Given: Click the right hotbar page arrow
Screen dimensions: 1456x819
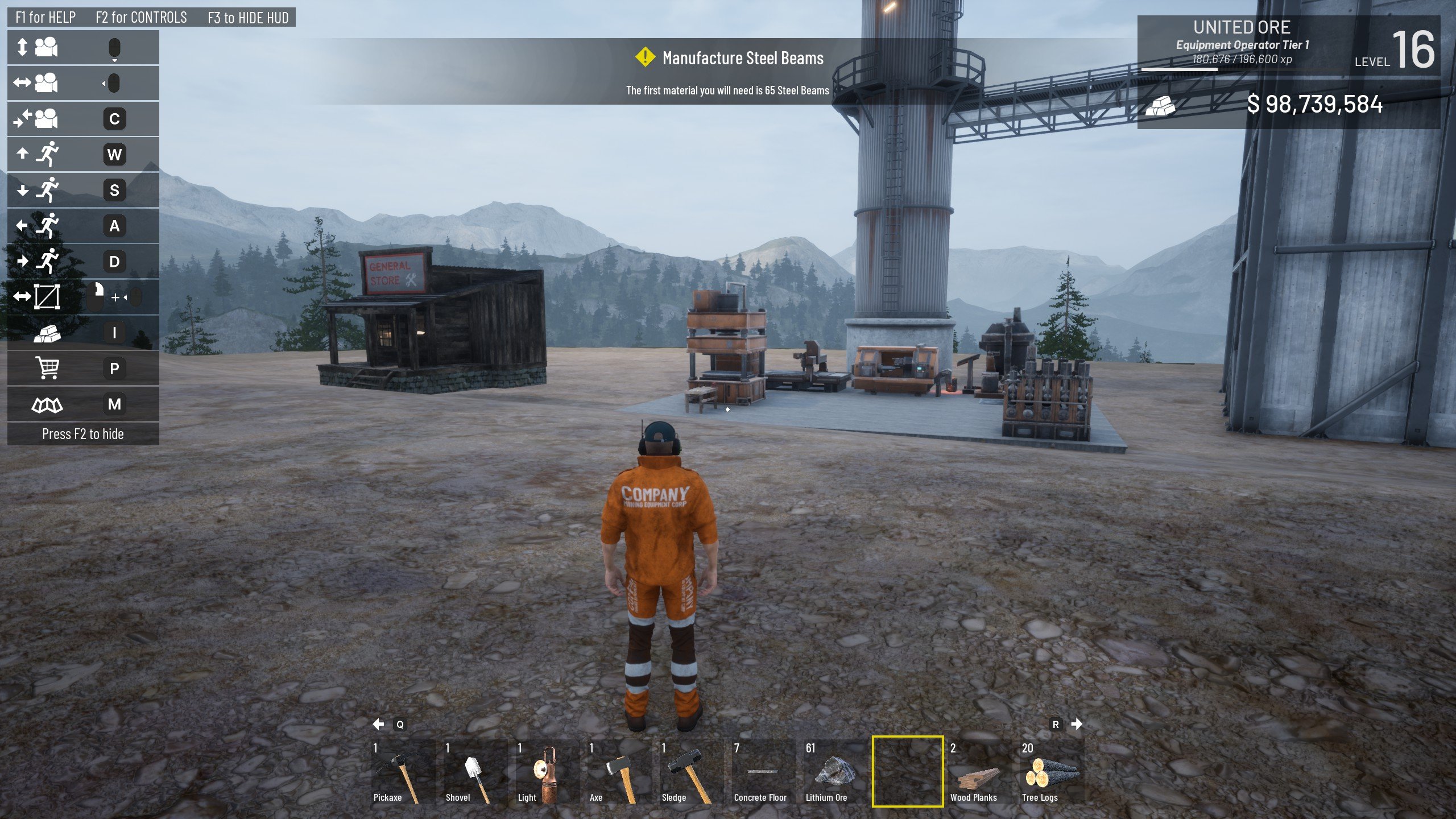Looking at the screenshot, I should click(1077, 724).
